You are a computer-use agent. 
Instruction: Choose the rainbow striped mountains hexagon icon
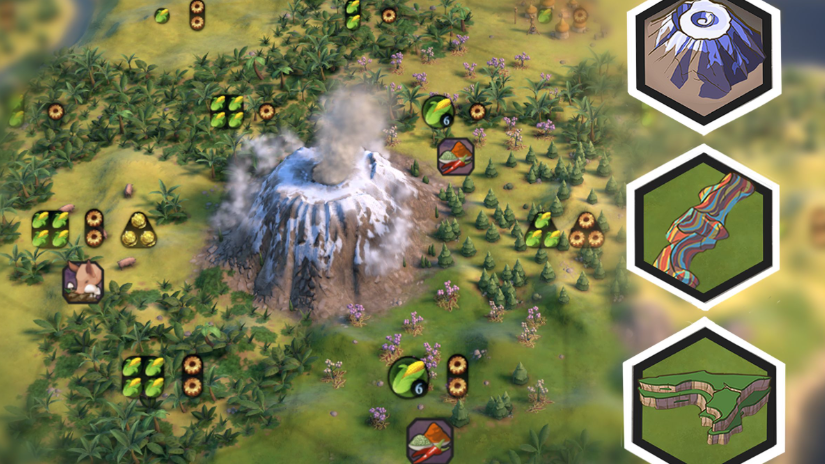tap(703, 227)
